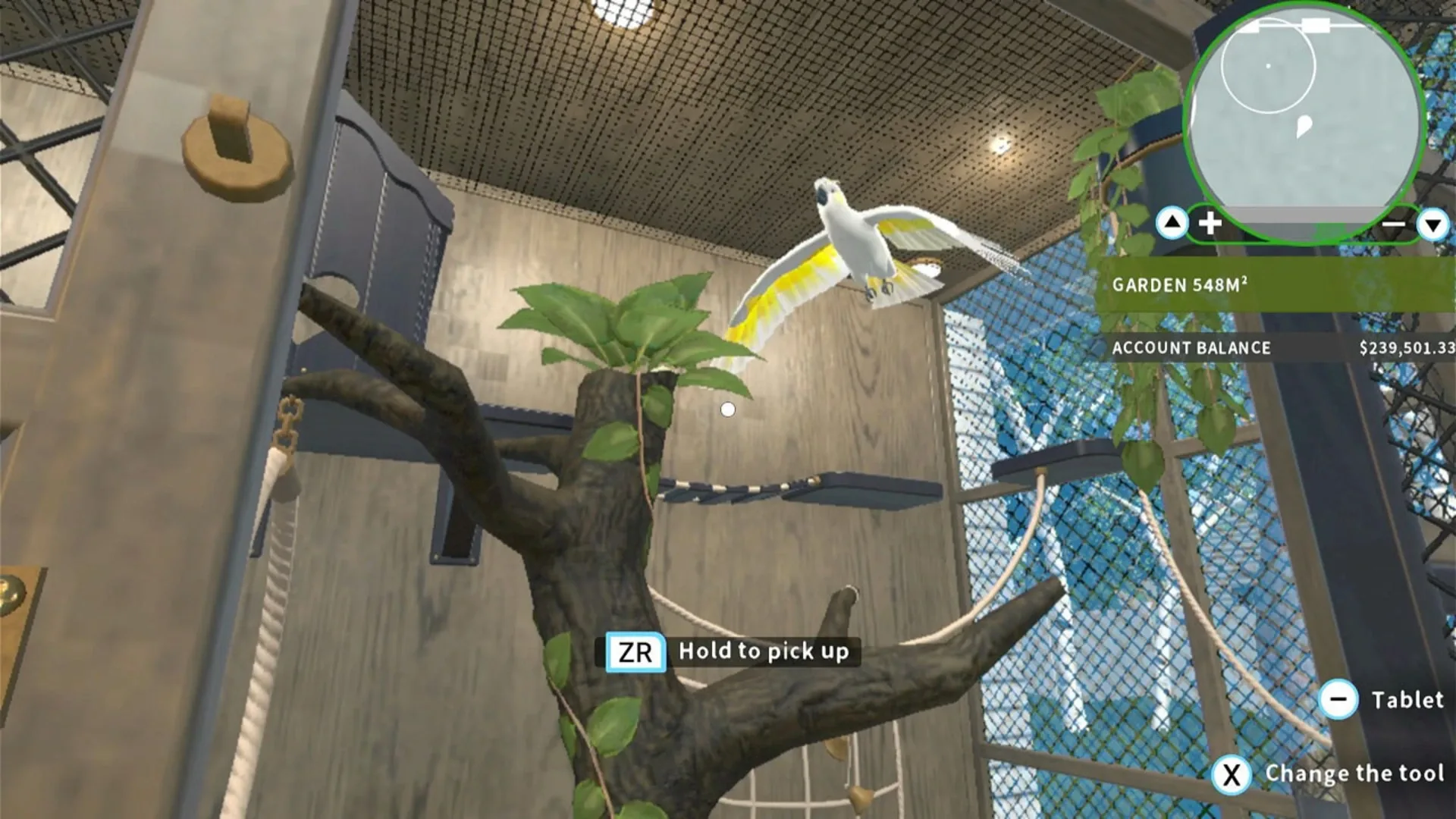Click the white dot inside the minimap circle
Image resolution: width=1456 pixels, height=819 pixels.
pos(1269,65)
